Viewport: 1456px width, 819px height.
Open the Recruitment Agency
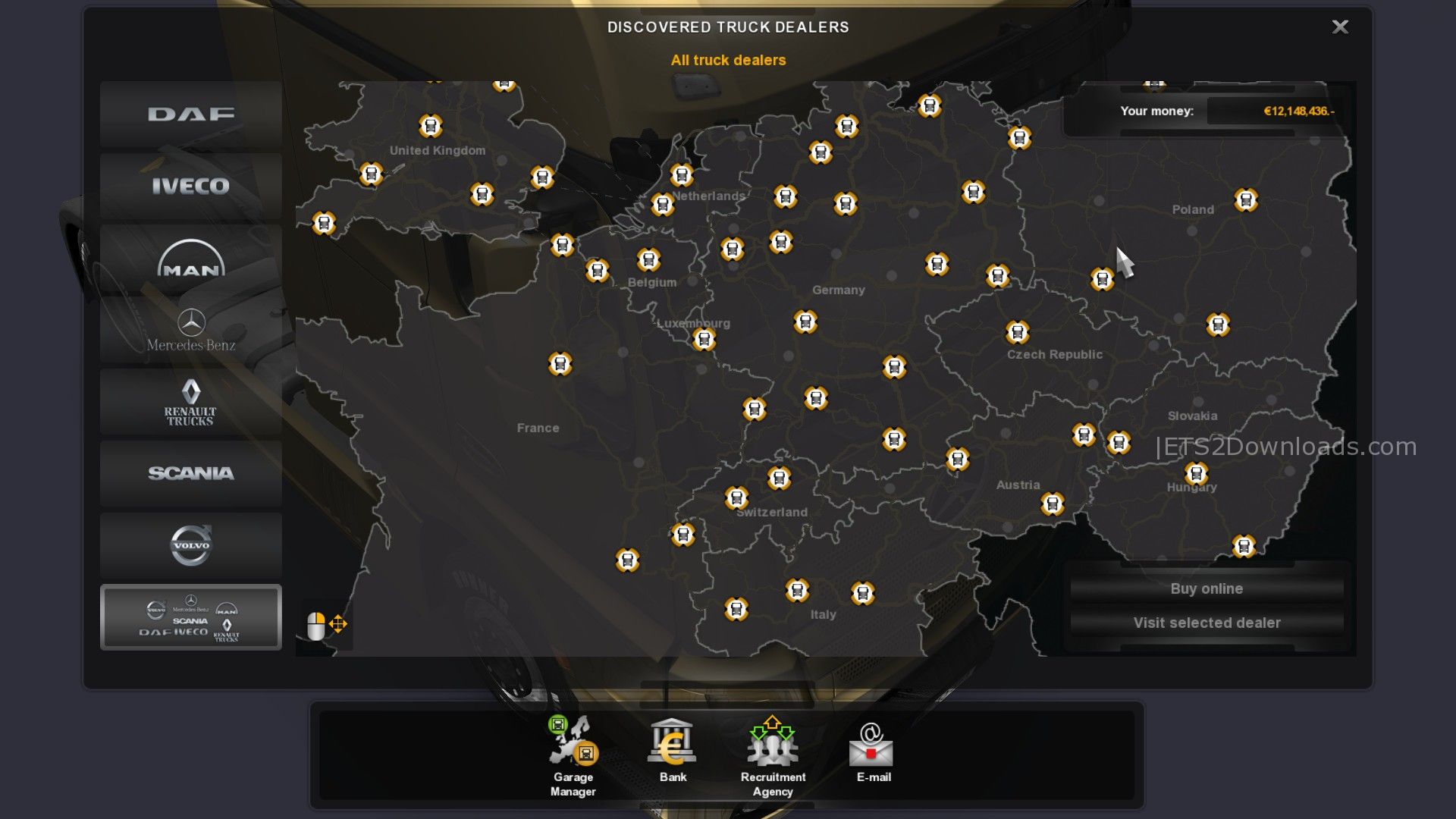coord(773,756)
